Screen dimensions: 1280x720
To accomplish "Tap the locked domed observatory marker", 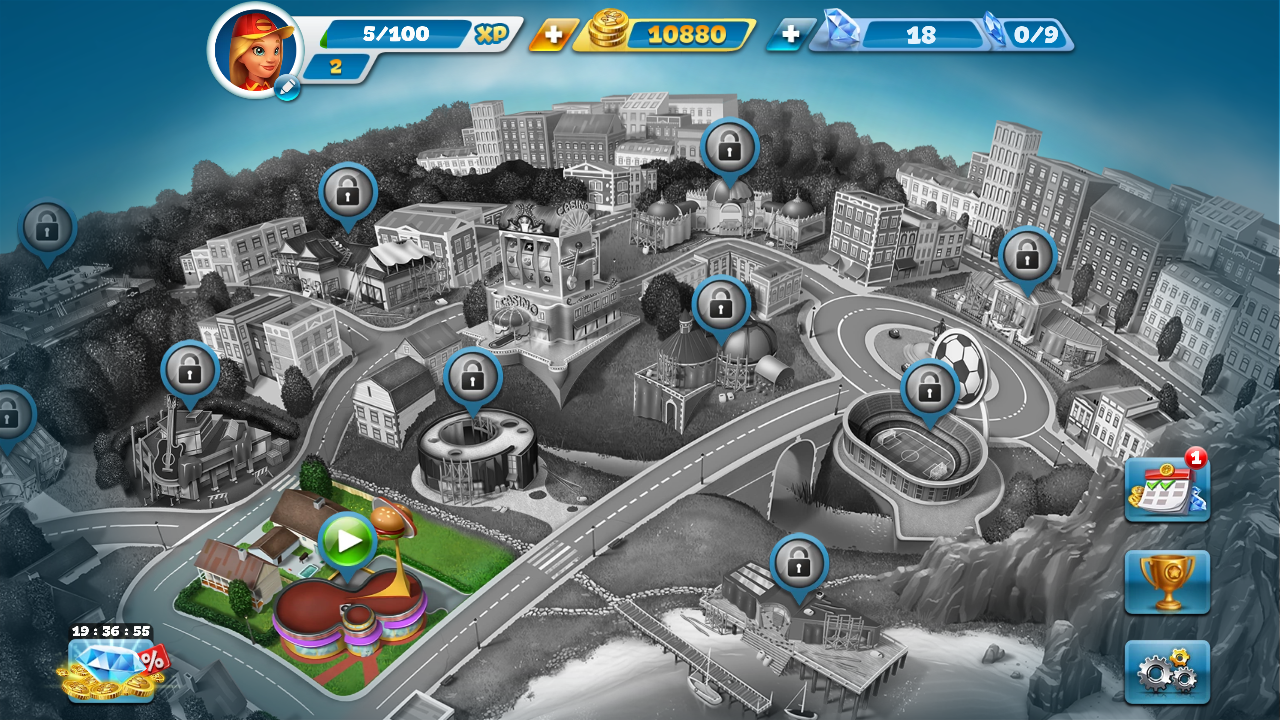I will [x=721, y=304].
